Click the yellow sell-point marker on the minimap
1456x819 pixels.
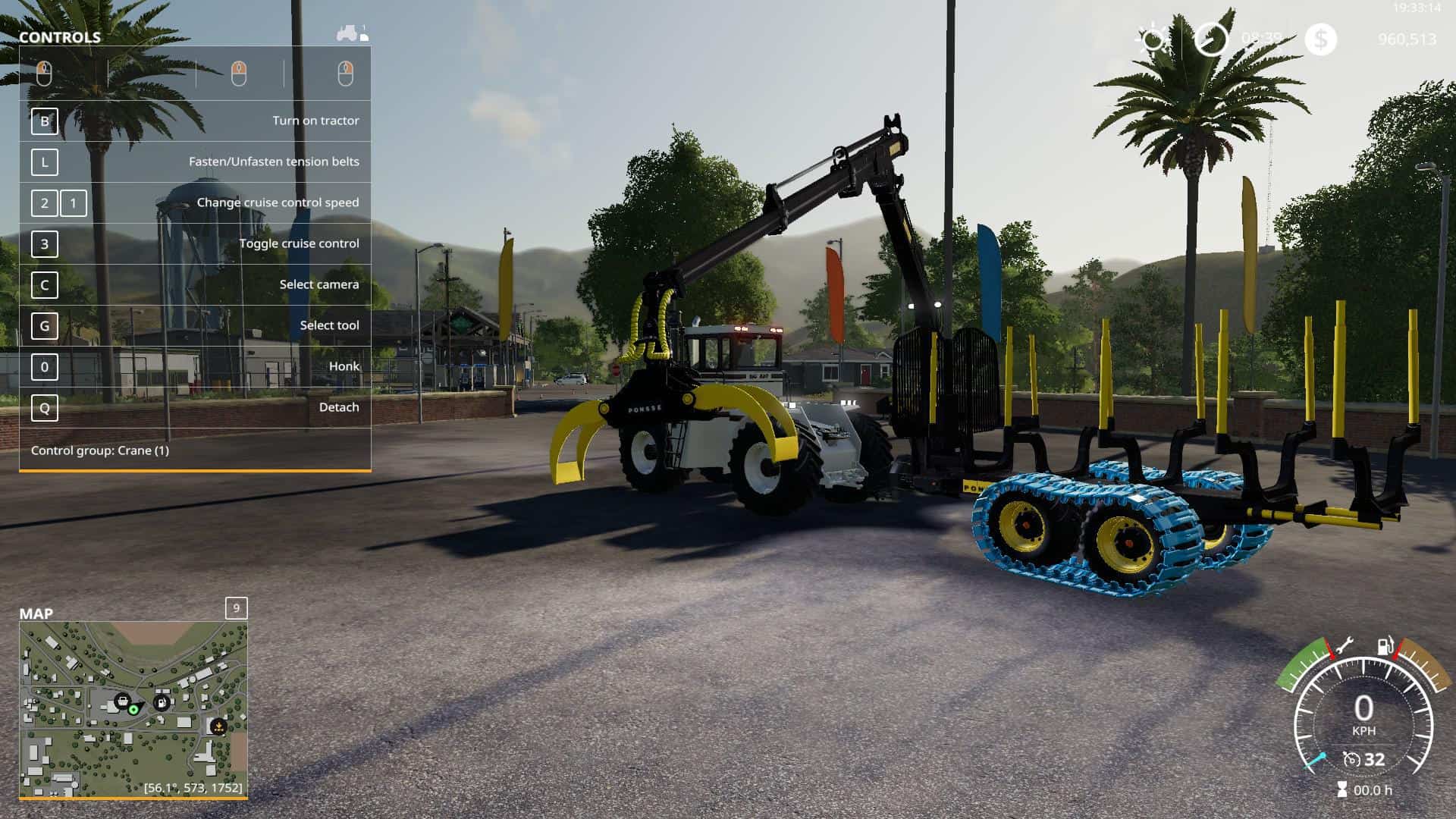(x=218, y=726)
